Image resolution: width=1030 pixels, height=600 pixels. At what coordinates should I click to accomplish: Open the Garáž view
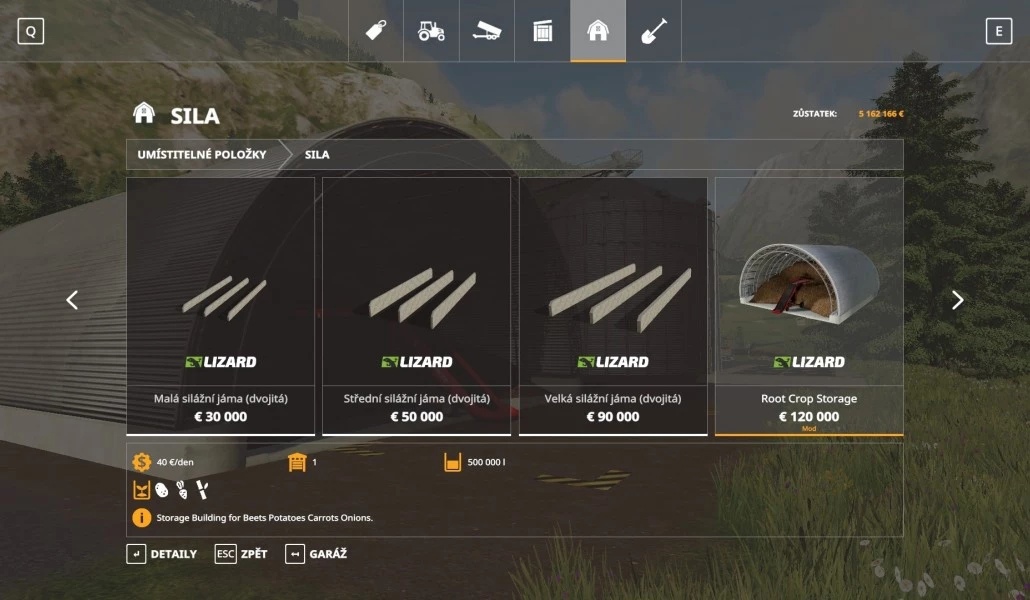(316, 554)
